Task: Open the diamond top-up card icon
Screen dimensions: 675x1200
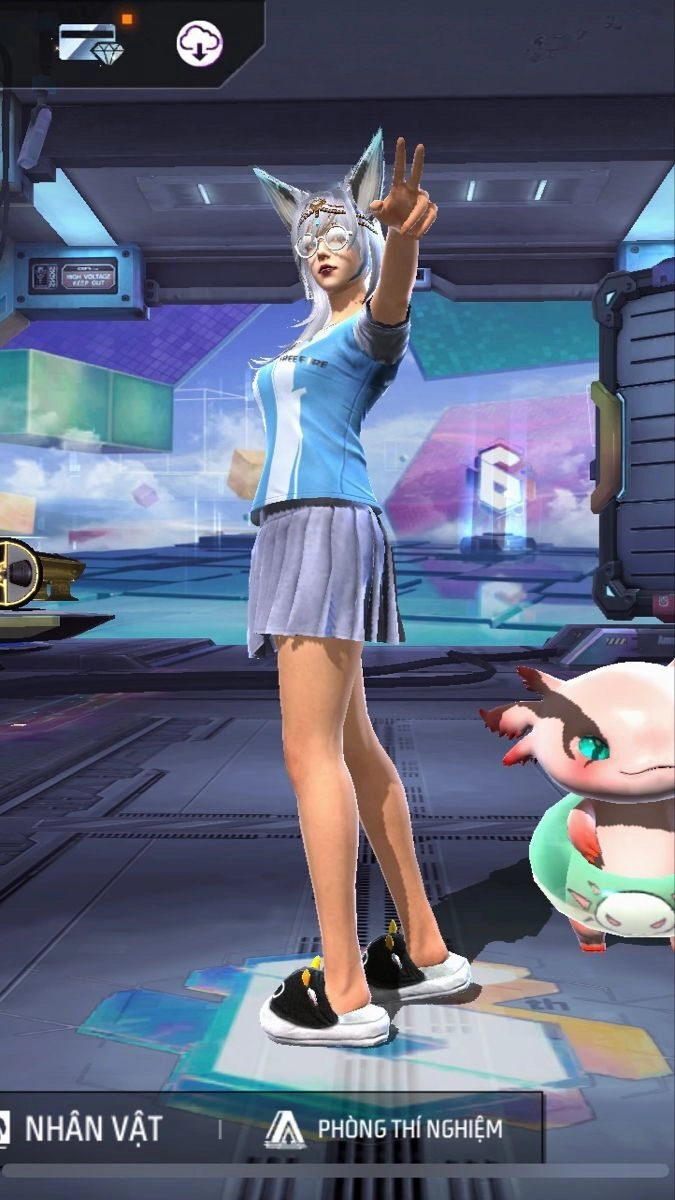Action: (87, 42)
